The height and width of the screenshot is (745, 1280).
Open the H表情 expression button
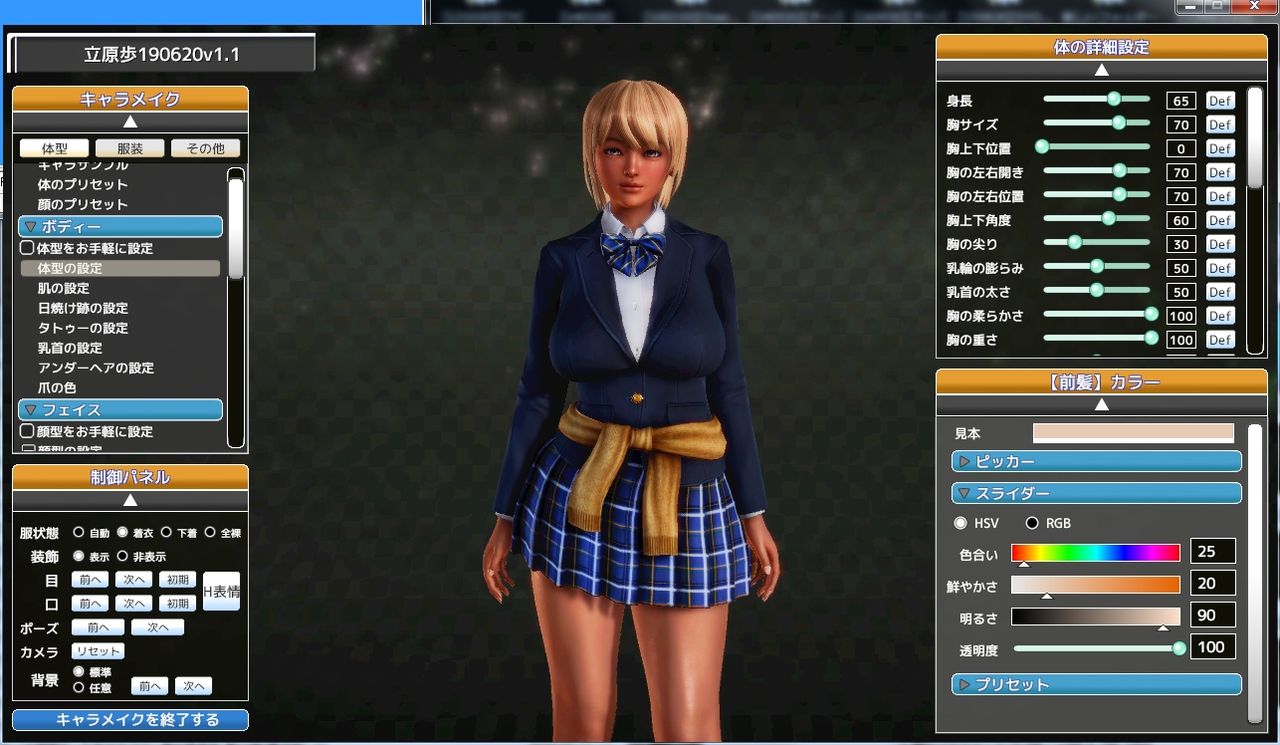point(220,590)
